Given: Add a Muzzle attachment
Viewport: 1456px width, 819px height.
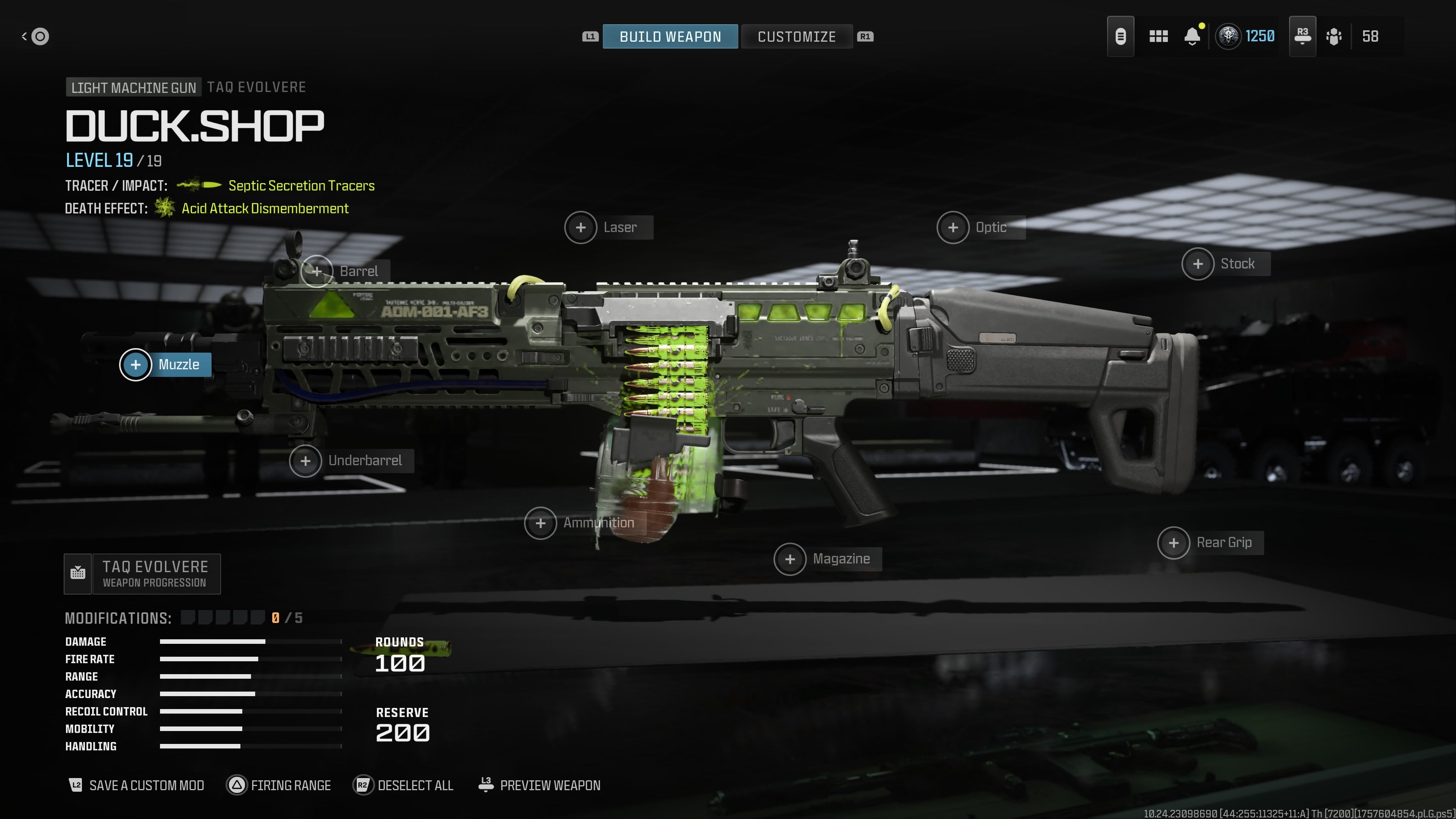Looking at the screenshot, I should click(136, 364).
